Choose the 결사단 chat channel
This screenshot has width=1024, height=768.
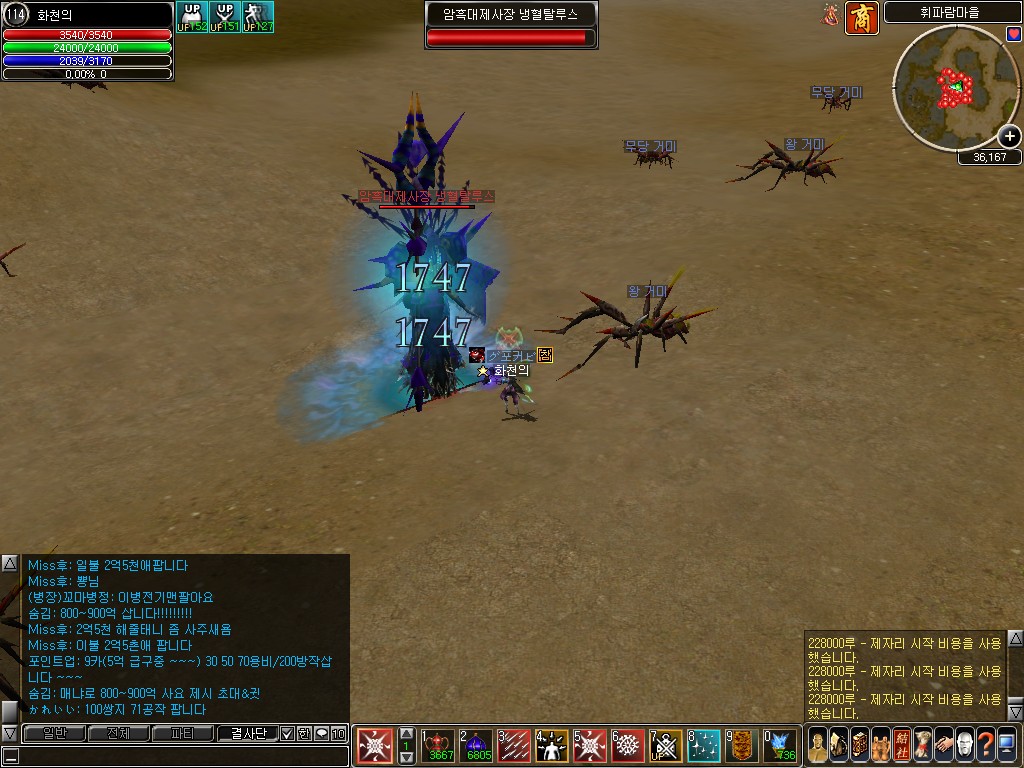point(247,733)
